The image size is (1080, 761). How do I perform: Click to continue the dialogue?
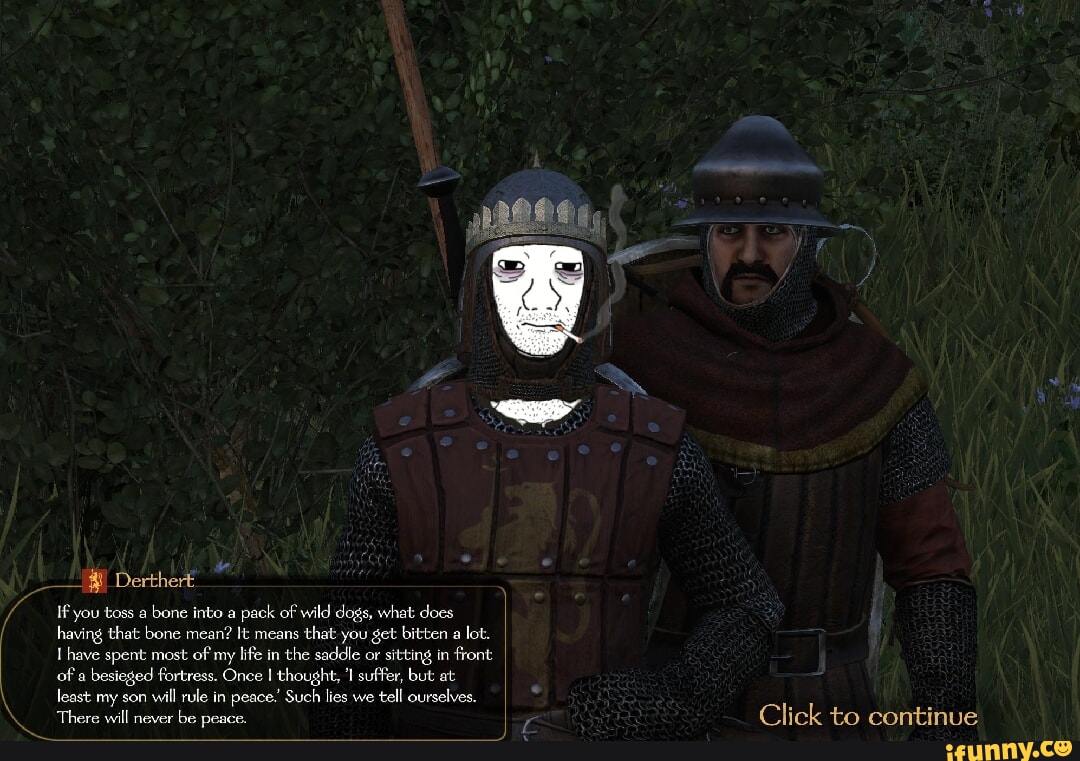(x=867, y=716)
